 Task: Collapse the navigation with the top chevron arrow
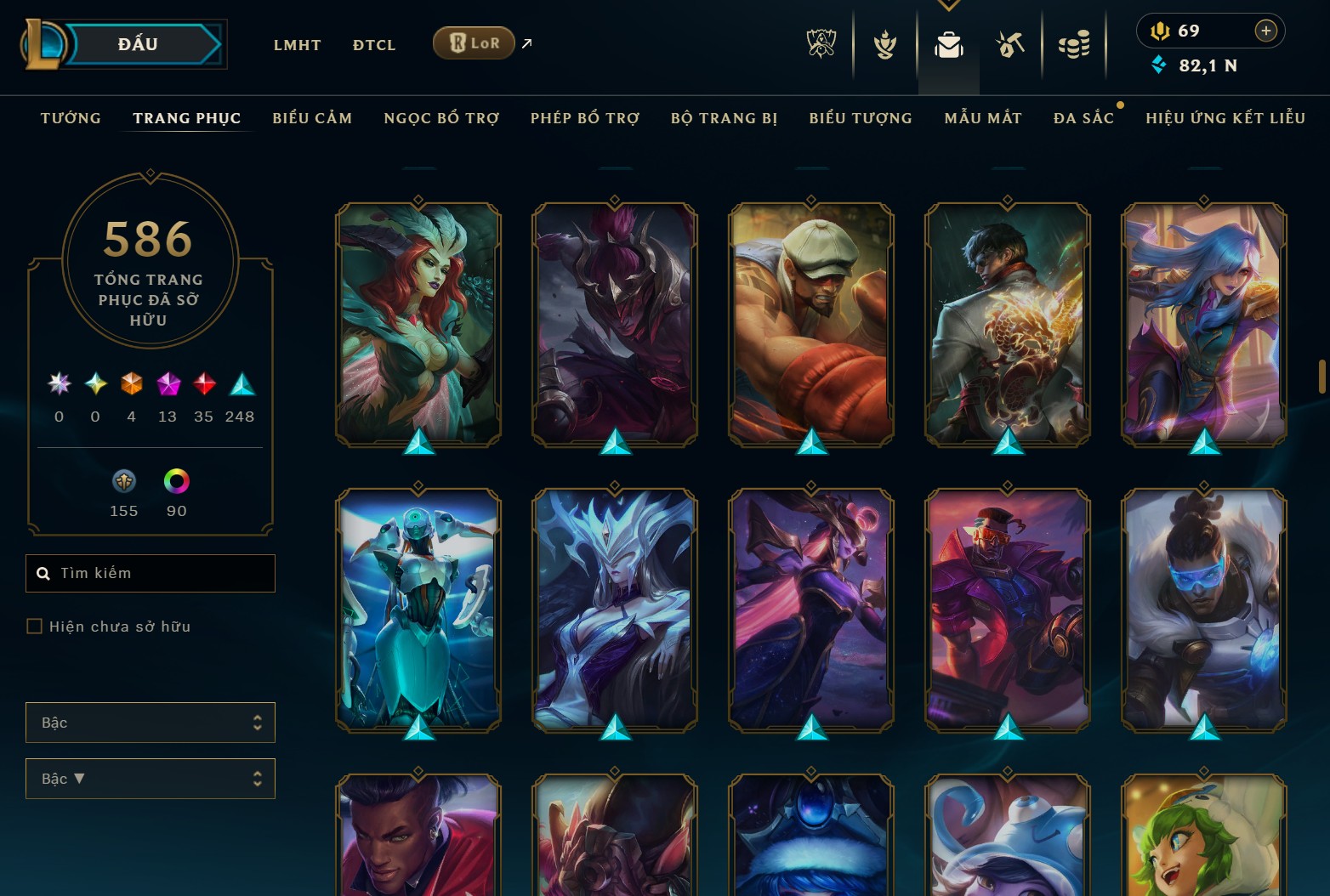(947, 5)
